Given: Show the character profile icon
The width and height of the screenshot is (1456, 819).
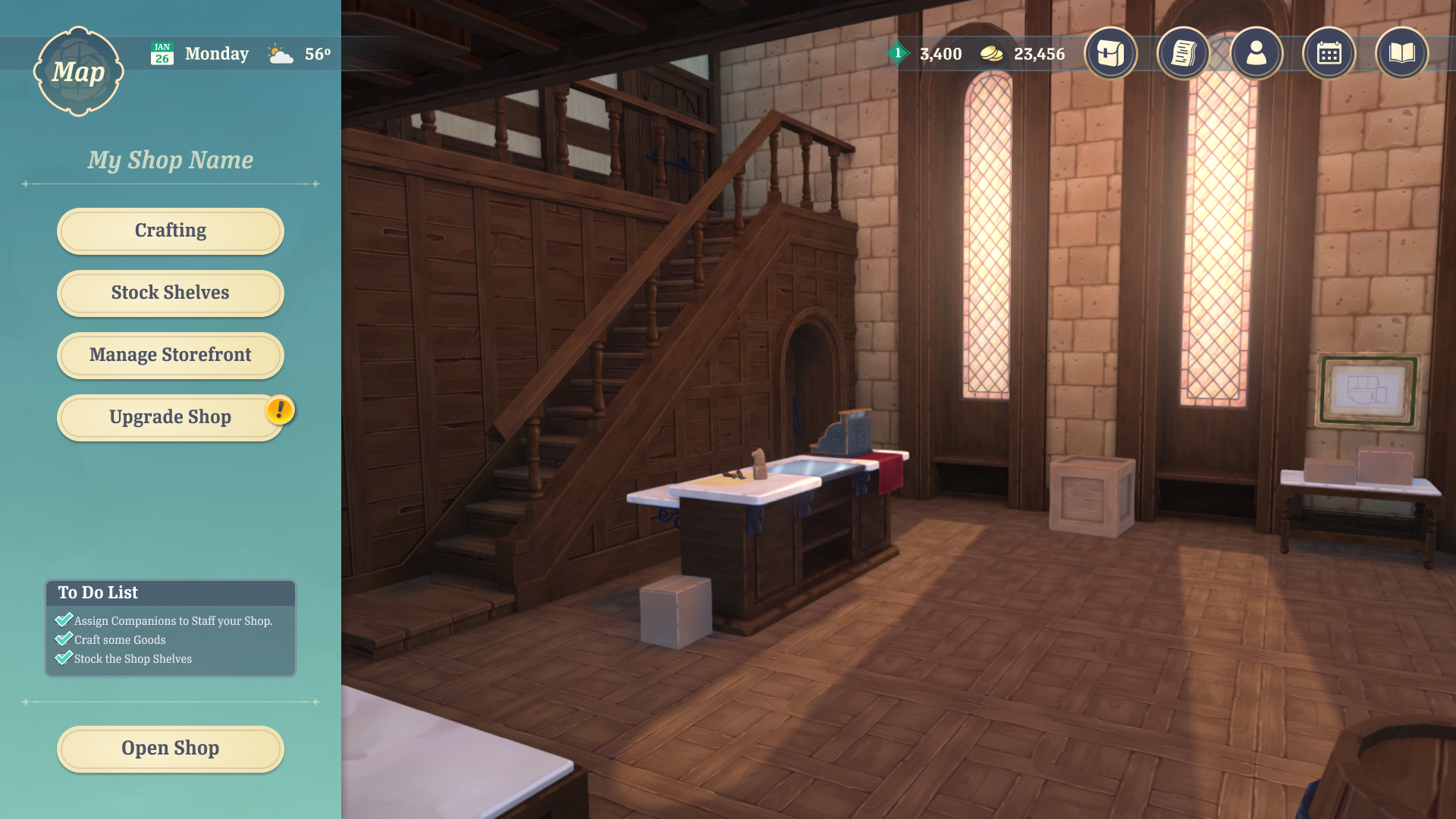Looking at the screenshot, I should [x=1256, y=53].
